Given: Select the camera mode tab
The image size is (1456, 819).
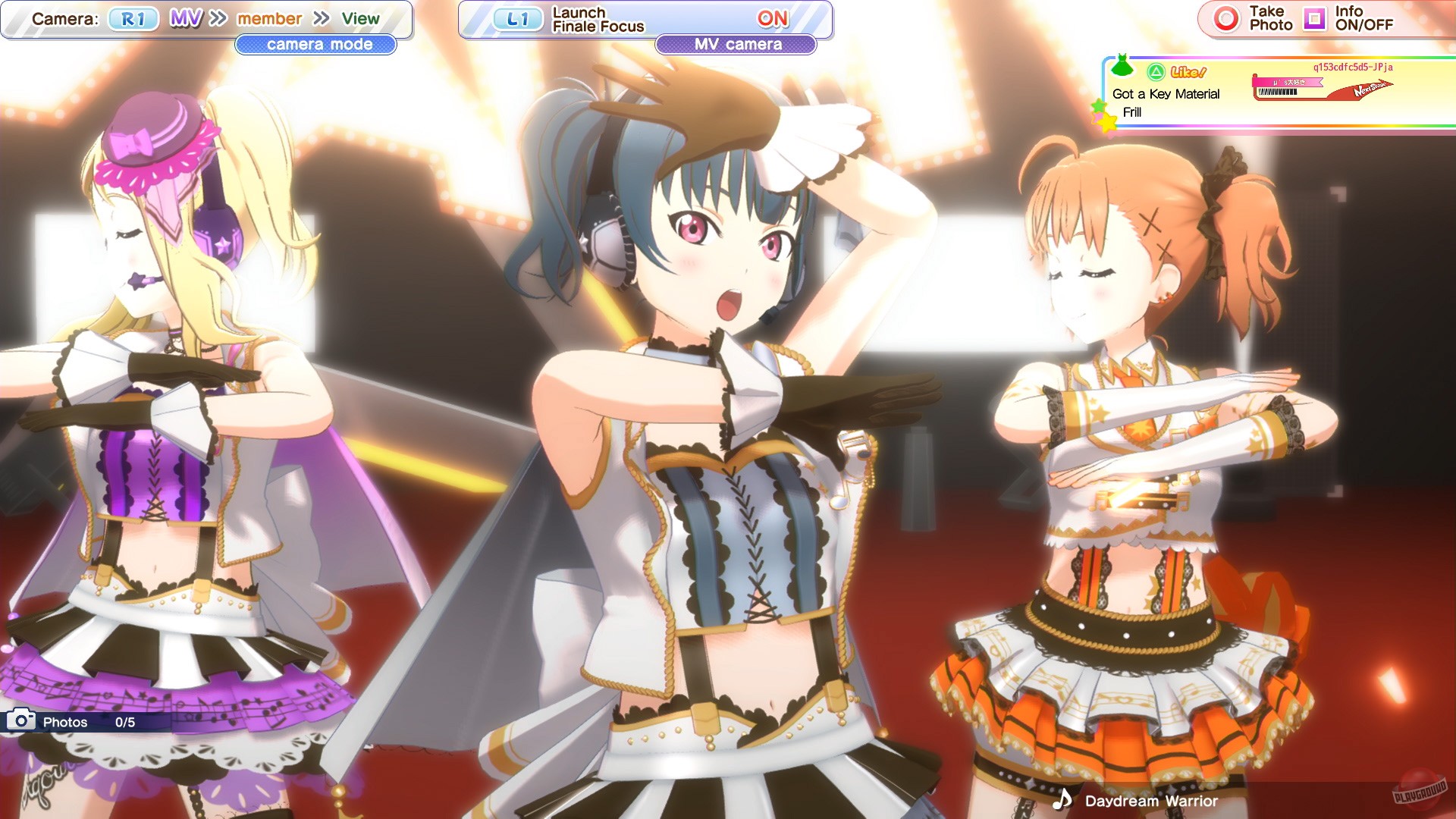Looking at the screenshot, I should [318, 45].
